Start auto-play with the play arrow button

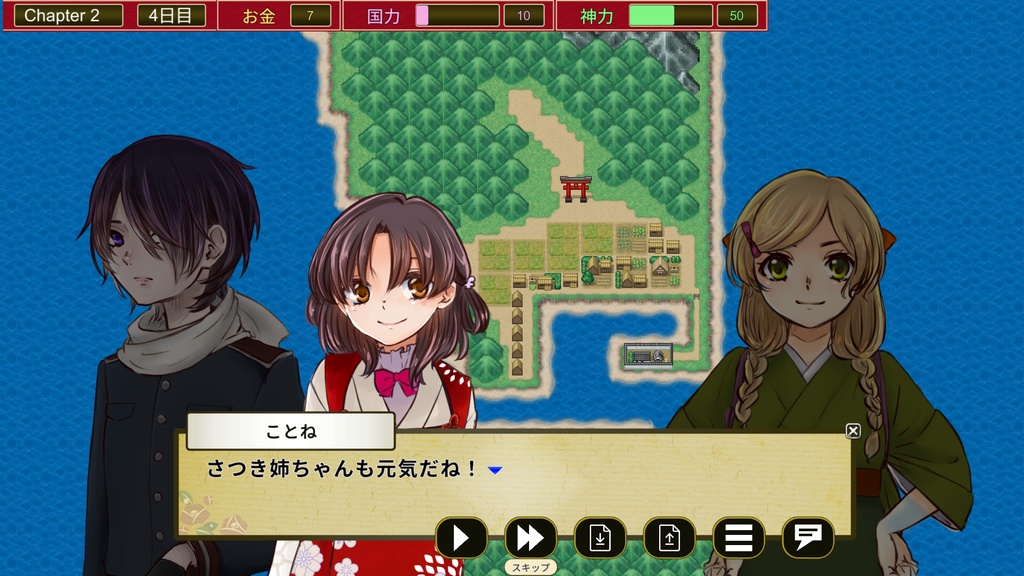[x=461, y=538]
